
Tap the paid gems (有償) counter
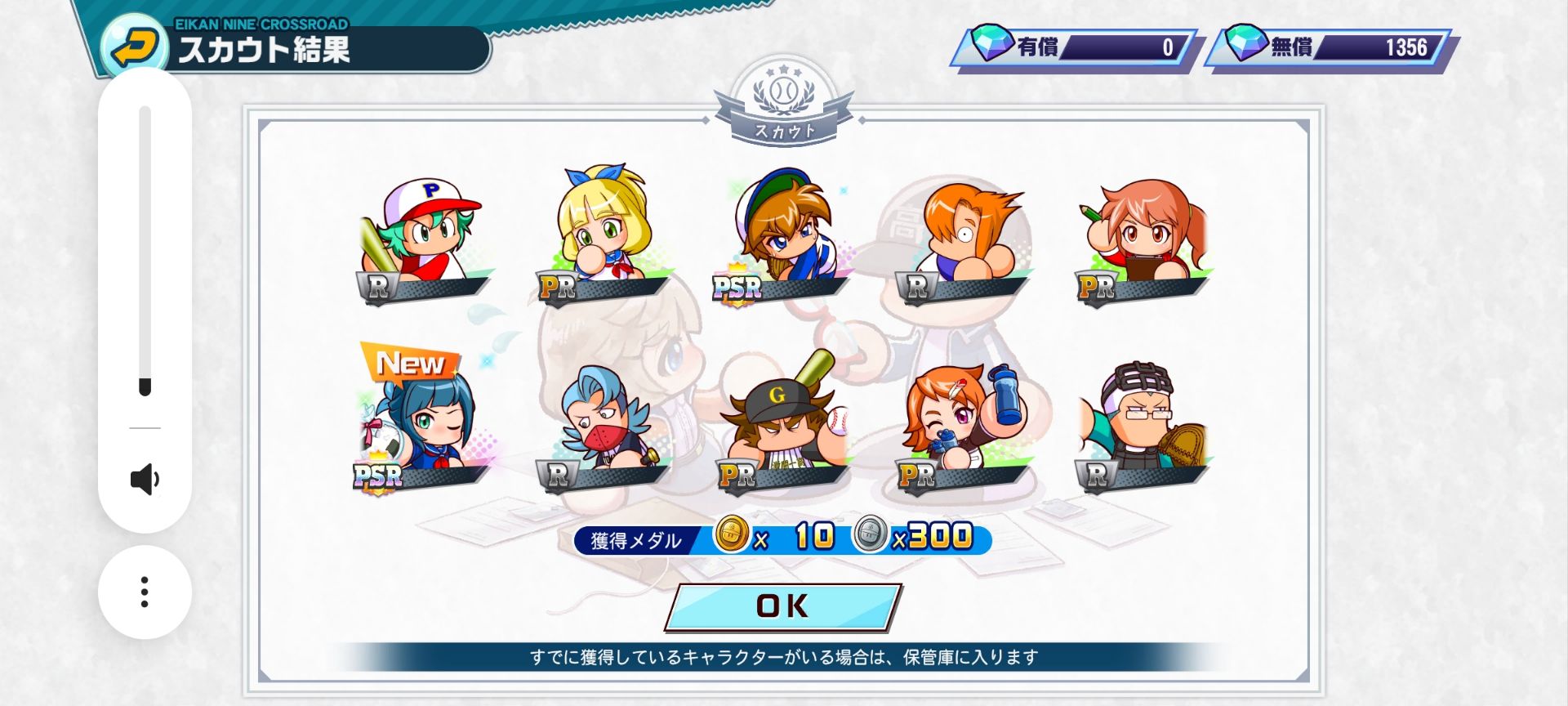[x=1075, y=47]
